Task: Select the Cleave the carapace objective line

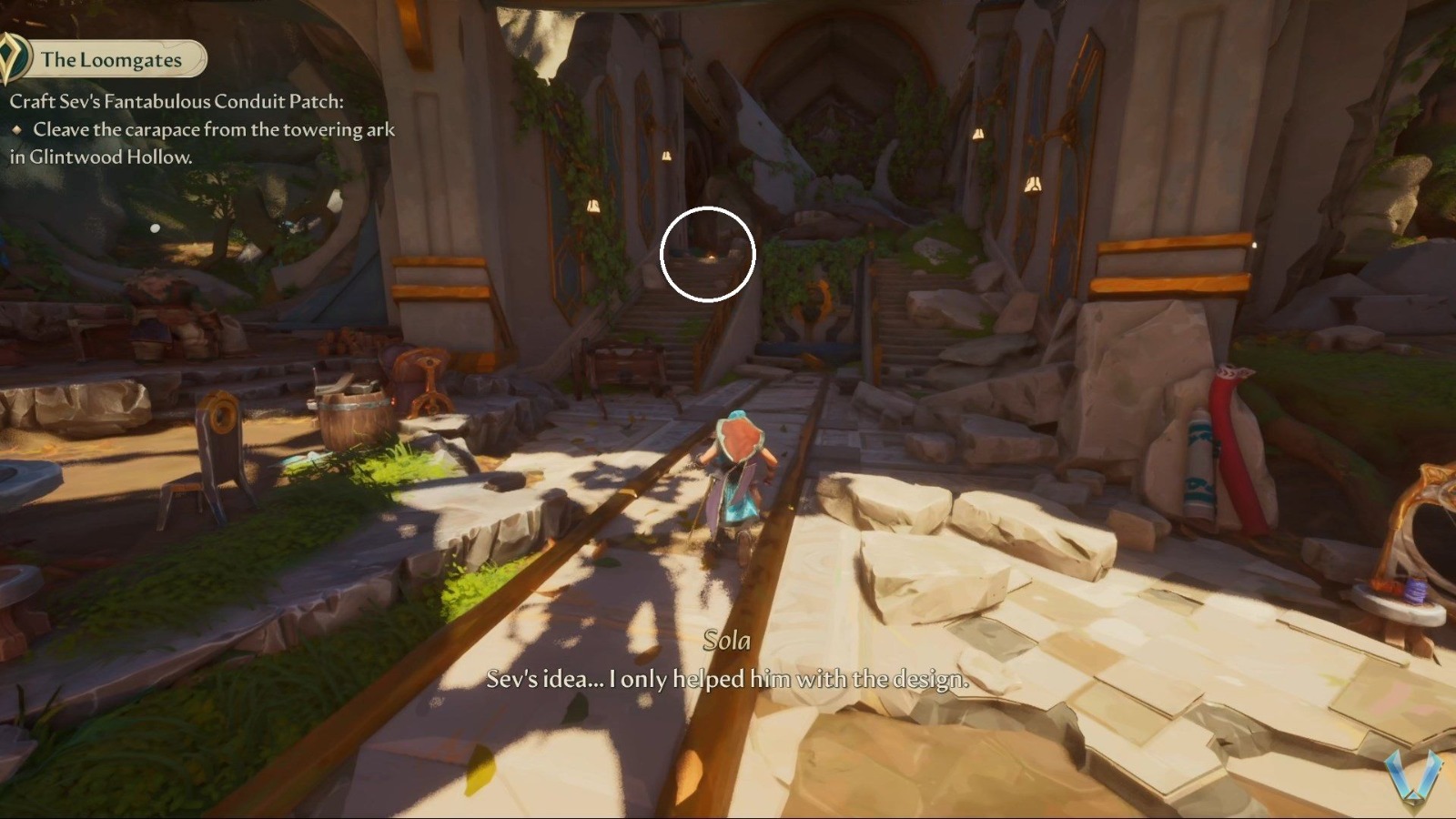Action: tap(209, 131)
